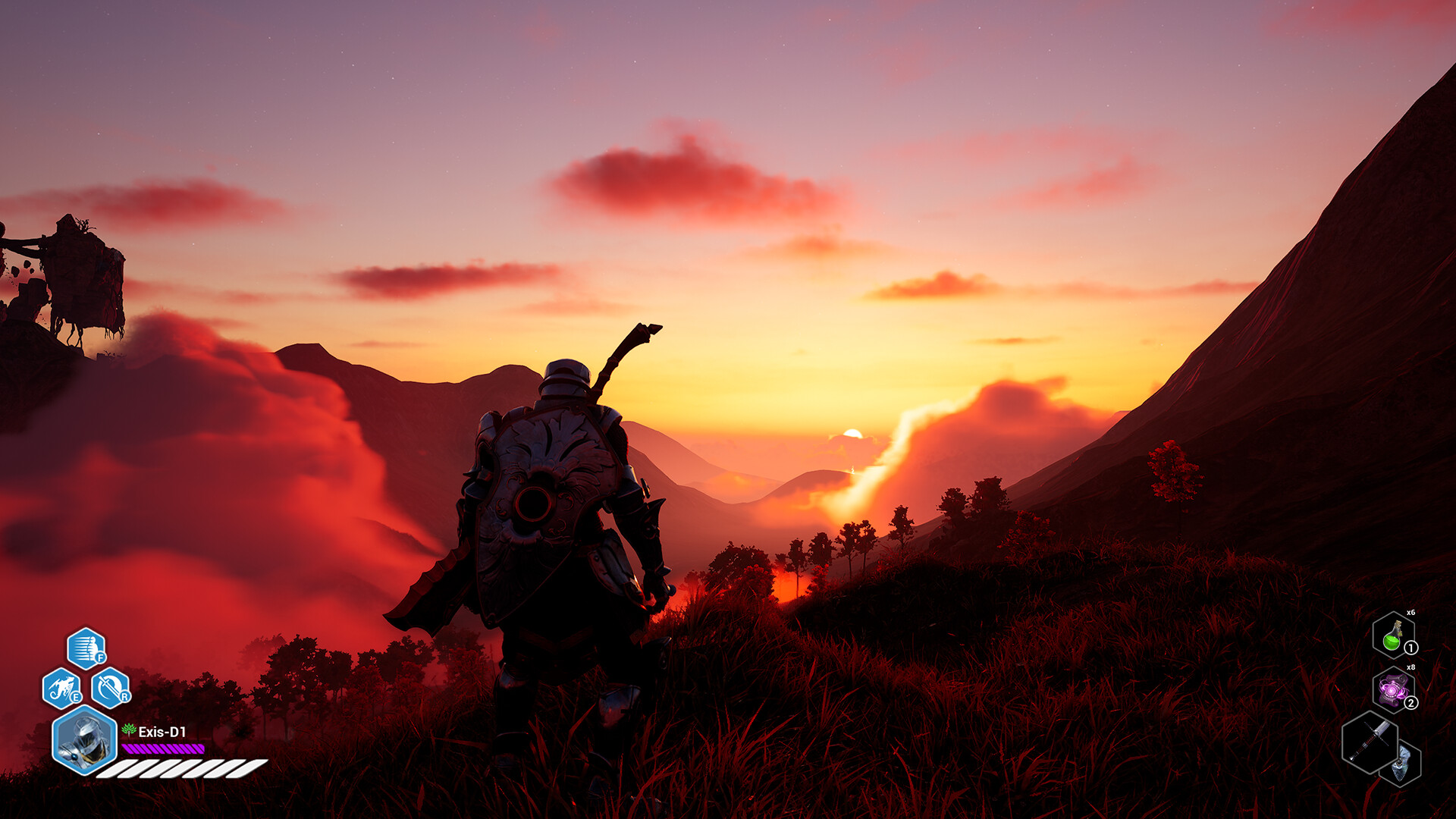The width and height of the screenshot is (1456, 819).
Task: Click the x6 potion quantity counter
Action: point(1410,612)
